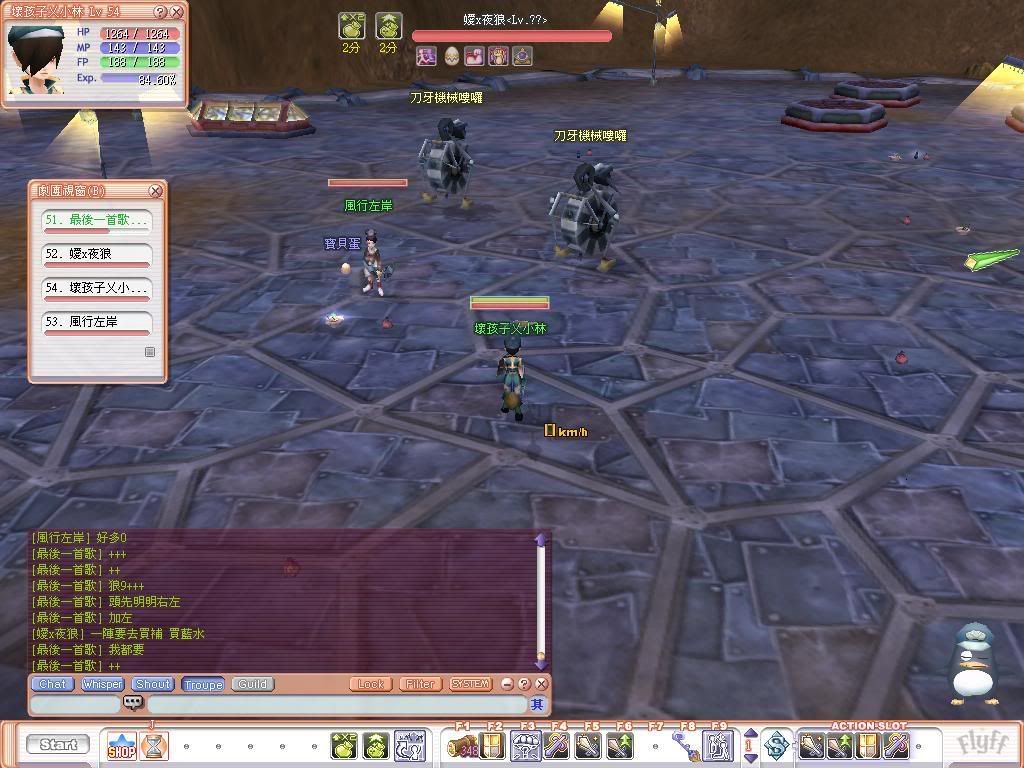Open help for the character status window
Image resolution: width=1024 pixels, height=768 pixels.
point(161,12)
